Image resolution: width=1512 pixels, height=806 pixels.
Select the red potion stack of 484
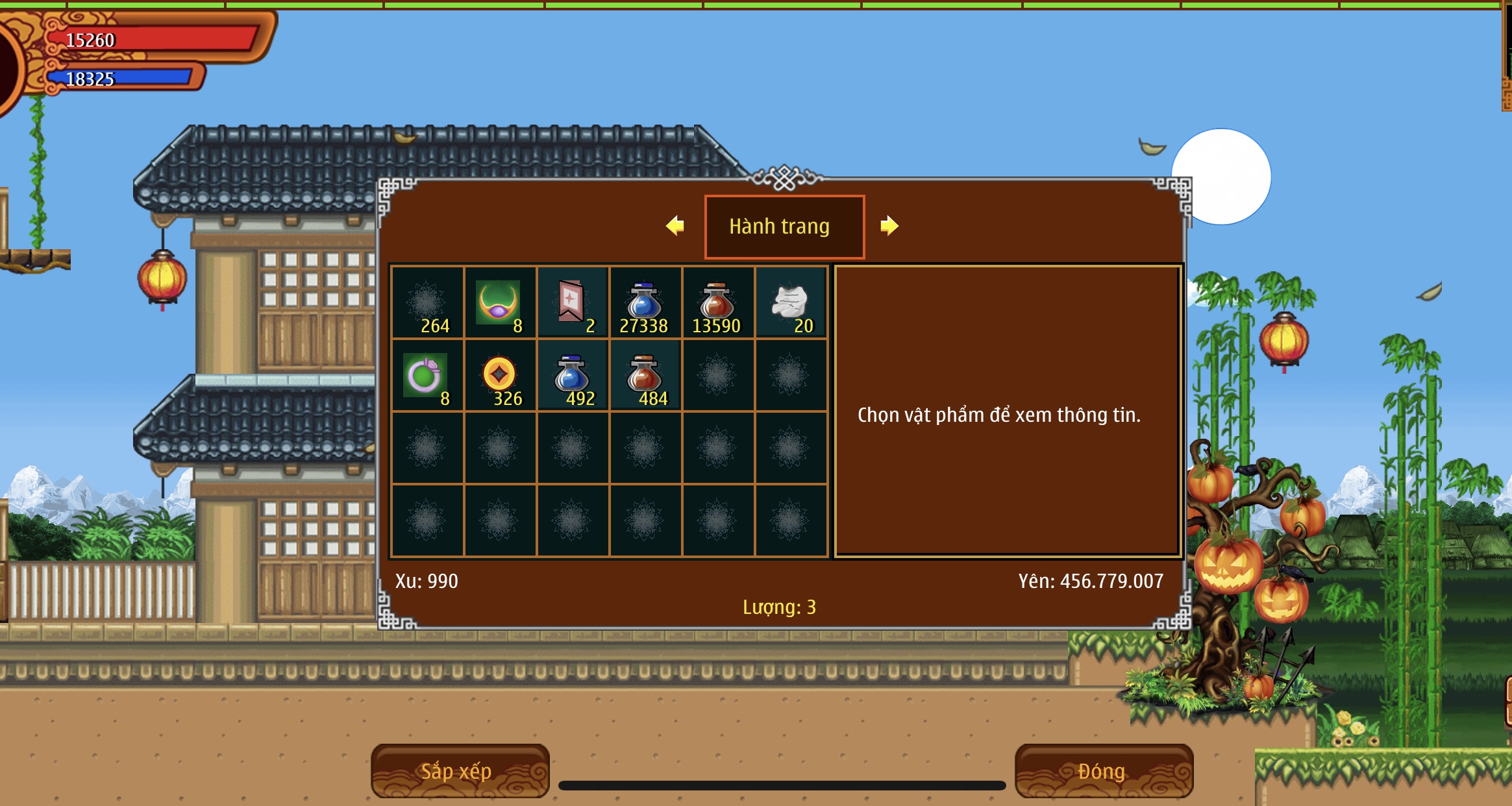pyautogui.click(x=645, y=376)
